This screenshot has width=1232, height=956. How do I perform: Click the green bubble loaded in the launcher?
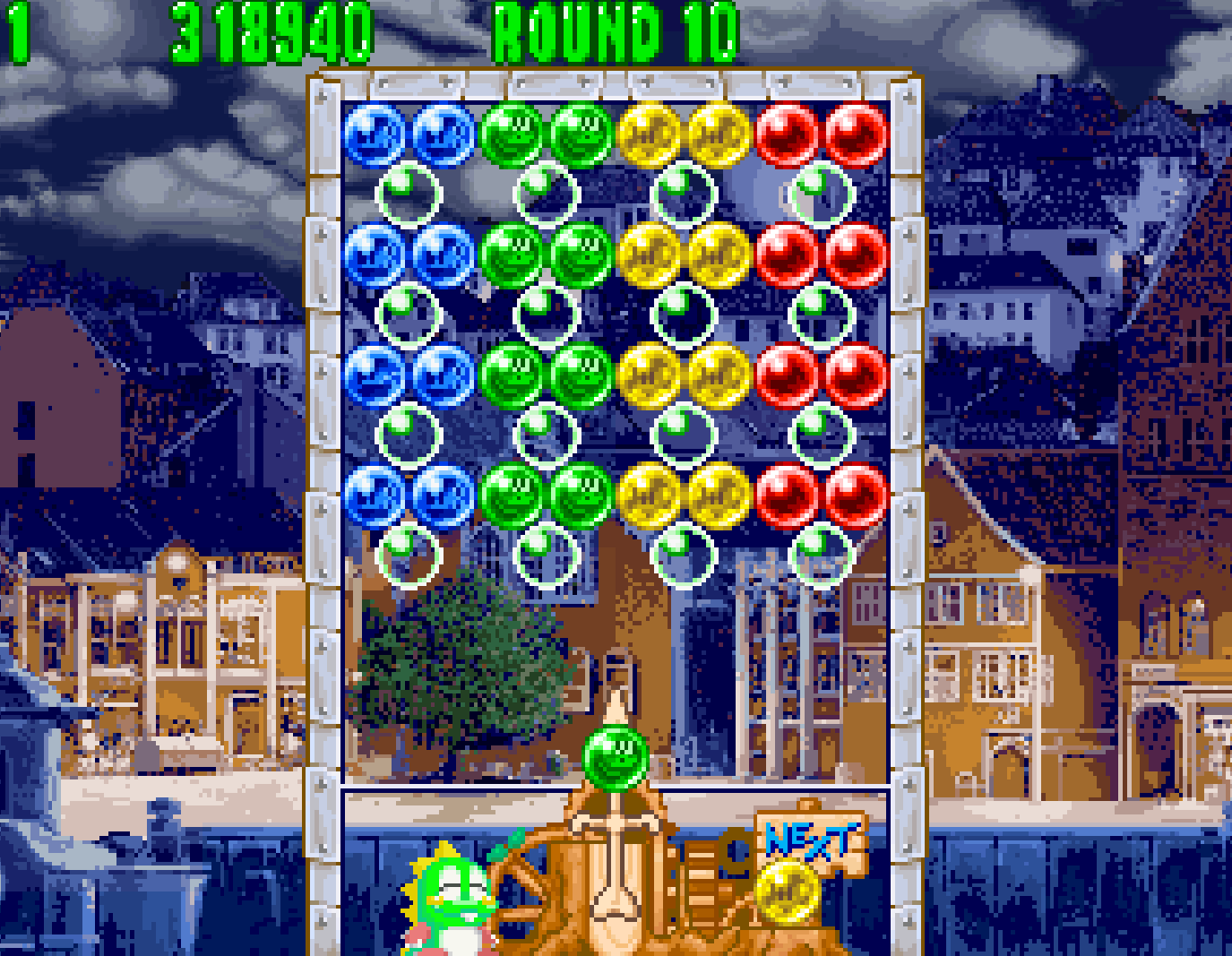tap(616, 757)
